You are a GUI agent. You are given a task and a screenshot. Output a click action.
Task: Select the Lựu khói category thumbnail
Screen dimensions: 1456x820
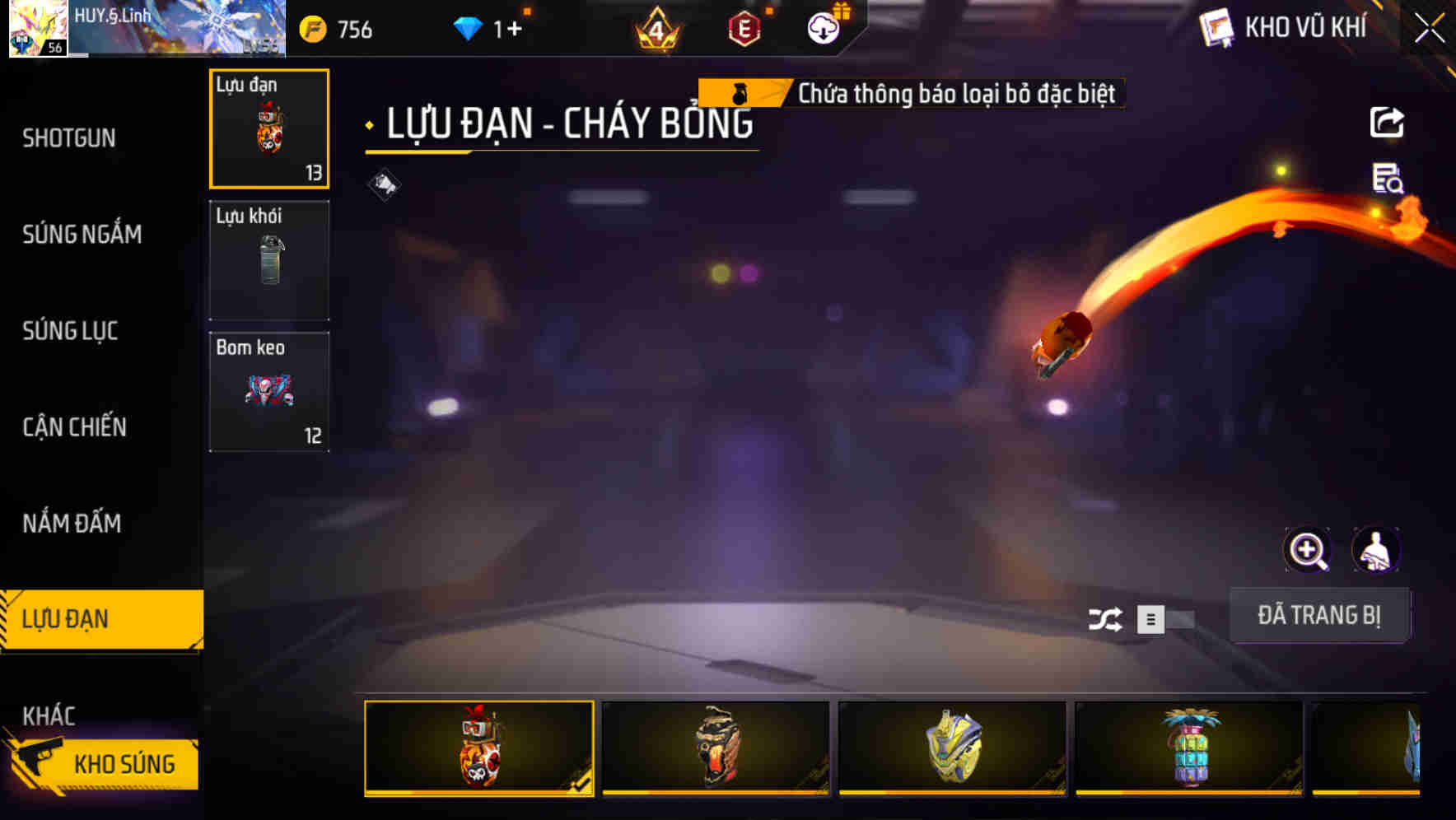click(x=269, y=260)
